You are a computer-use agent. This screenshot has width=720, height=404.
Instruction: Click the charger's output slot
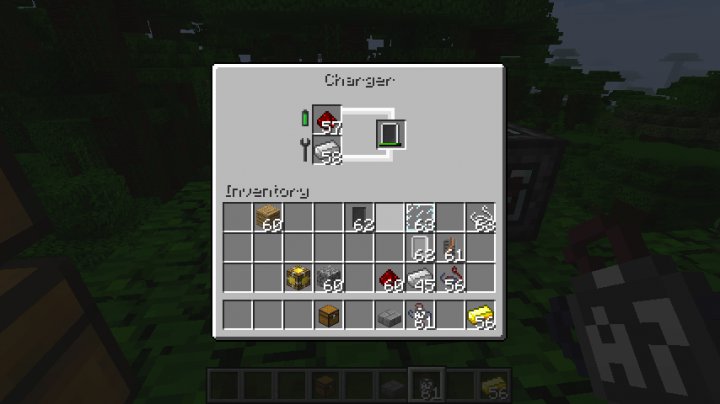pyautogui.click(x=390, y=134)
